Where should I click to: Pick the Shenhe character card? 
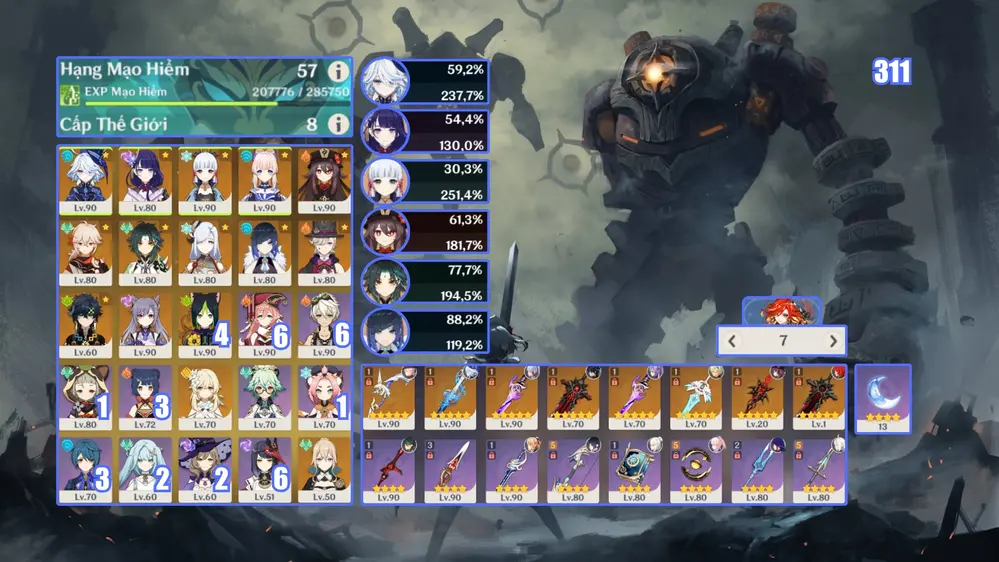[x=205, y=252]
